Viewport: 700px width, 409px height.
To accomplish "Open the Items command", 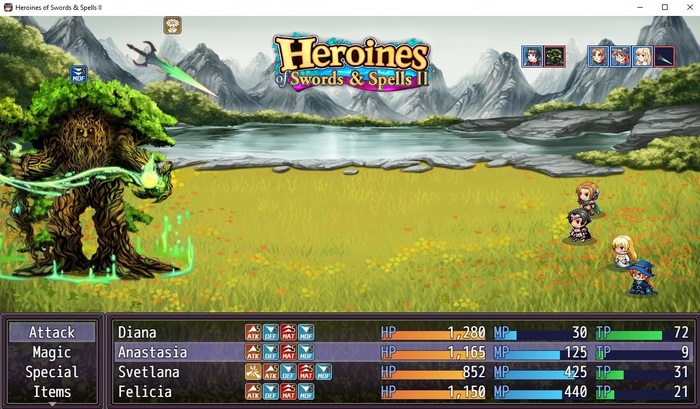I will pyautogui.click(x=52, y=392).
